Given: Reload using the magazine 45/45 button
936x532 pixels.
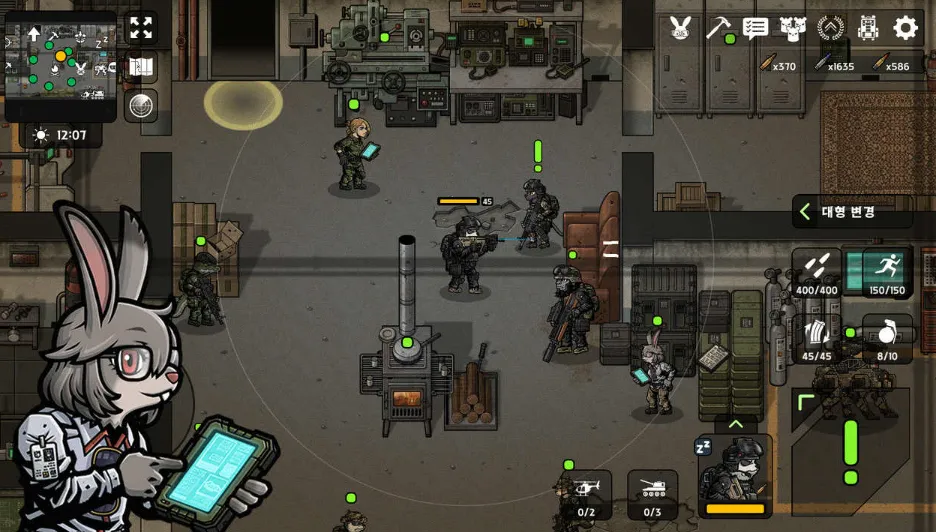Looking at the screenshot, I should (817, 338).
